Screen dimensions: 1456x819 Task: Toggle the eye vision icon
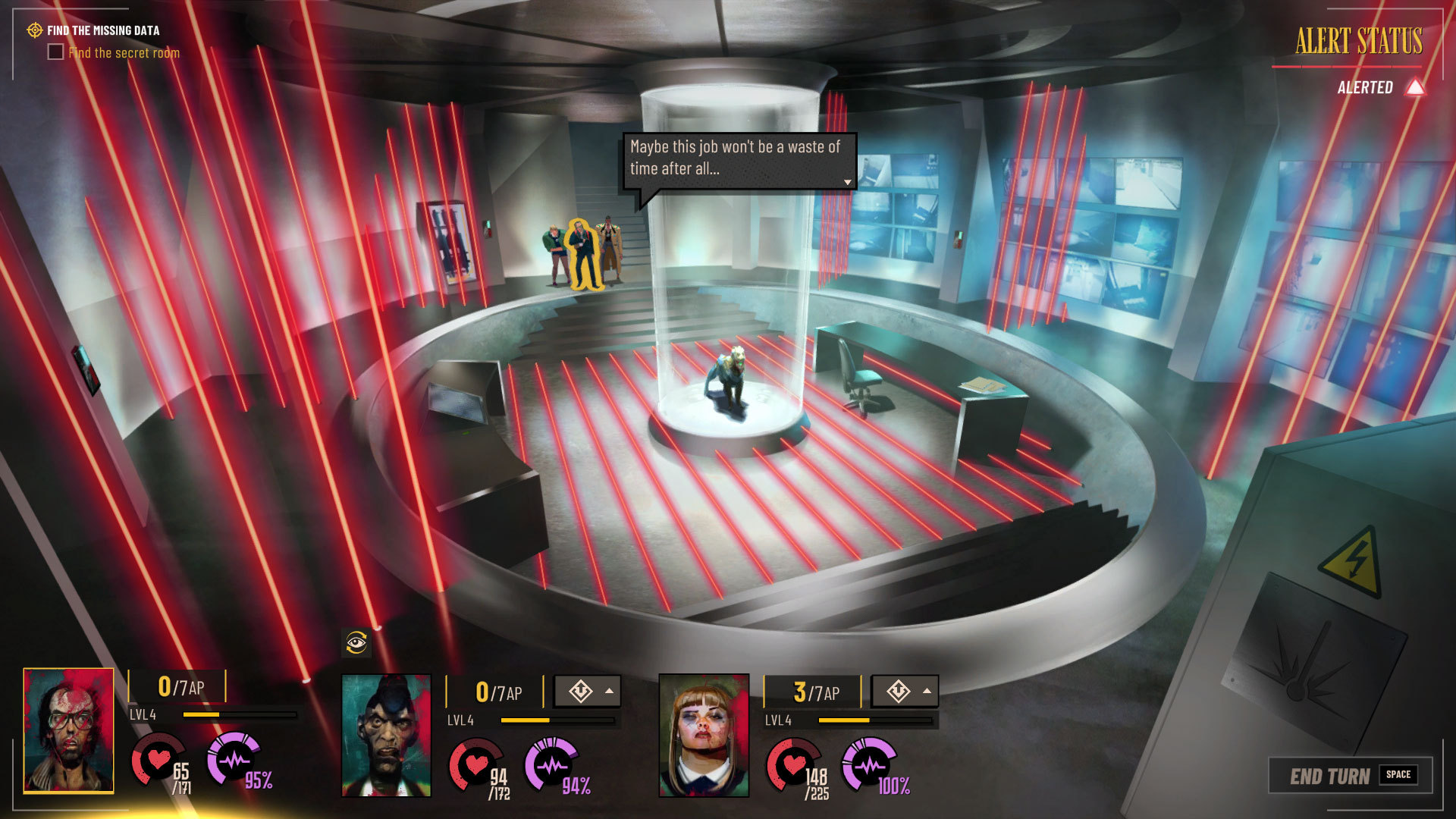pyautogui.click(x=356, y=643)
